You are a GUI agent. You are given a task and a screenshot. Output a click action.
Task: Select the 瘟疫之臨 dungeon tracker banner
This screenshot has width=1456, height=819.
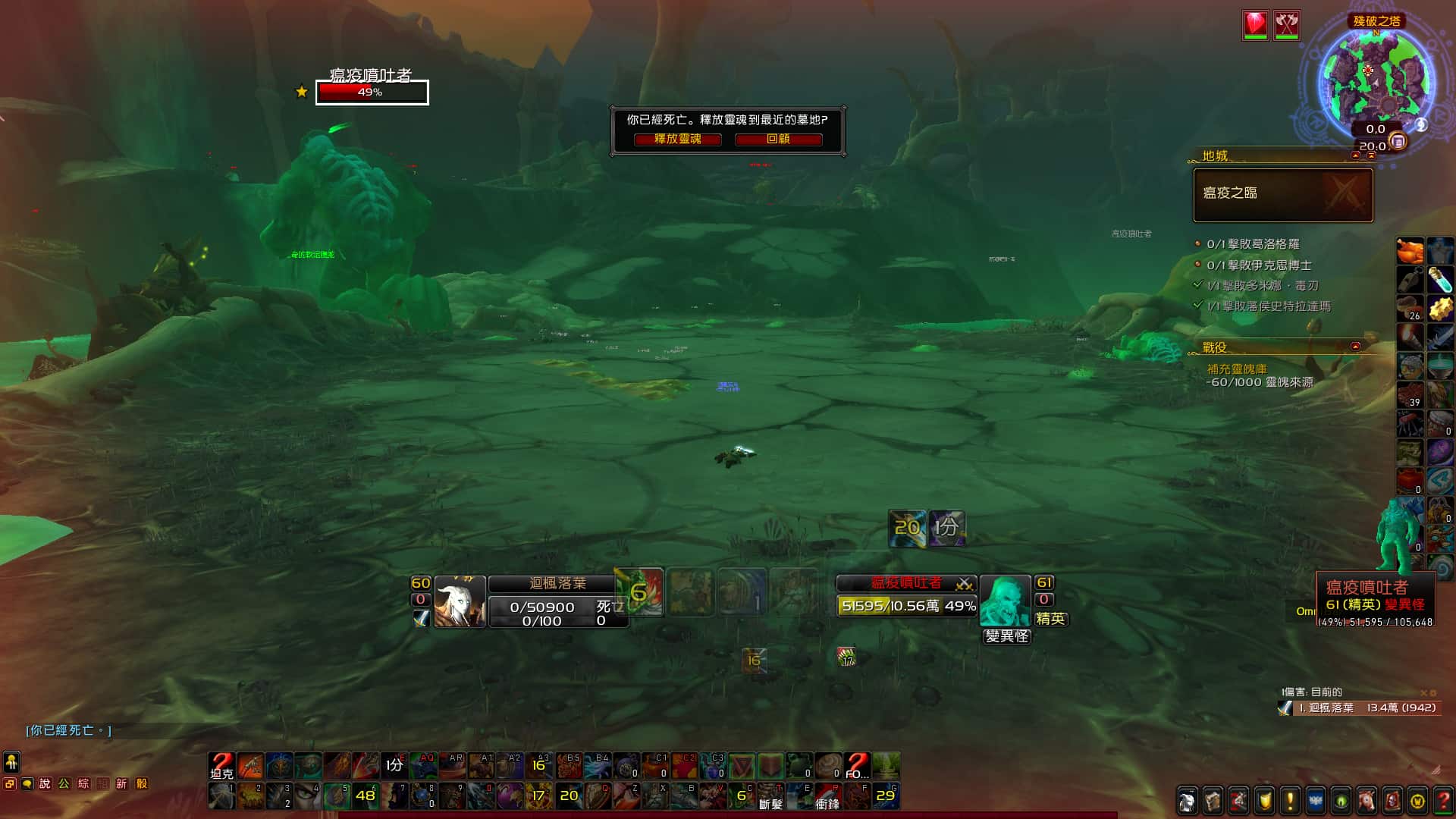(1282, 195)
